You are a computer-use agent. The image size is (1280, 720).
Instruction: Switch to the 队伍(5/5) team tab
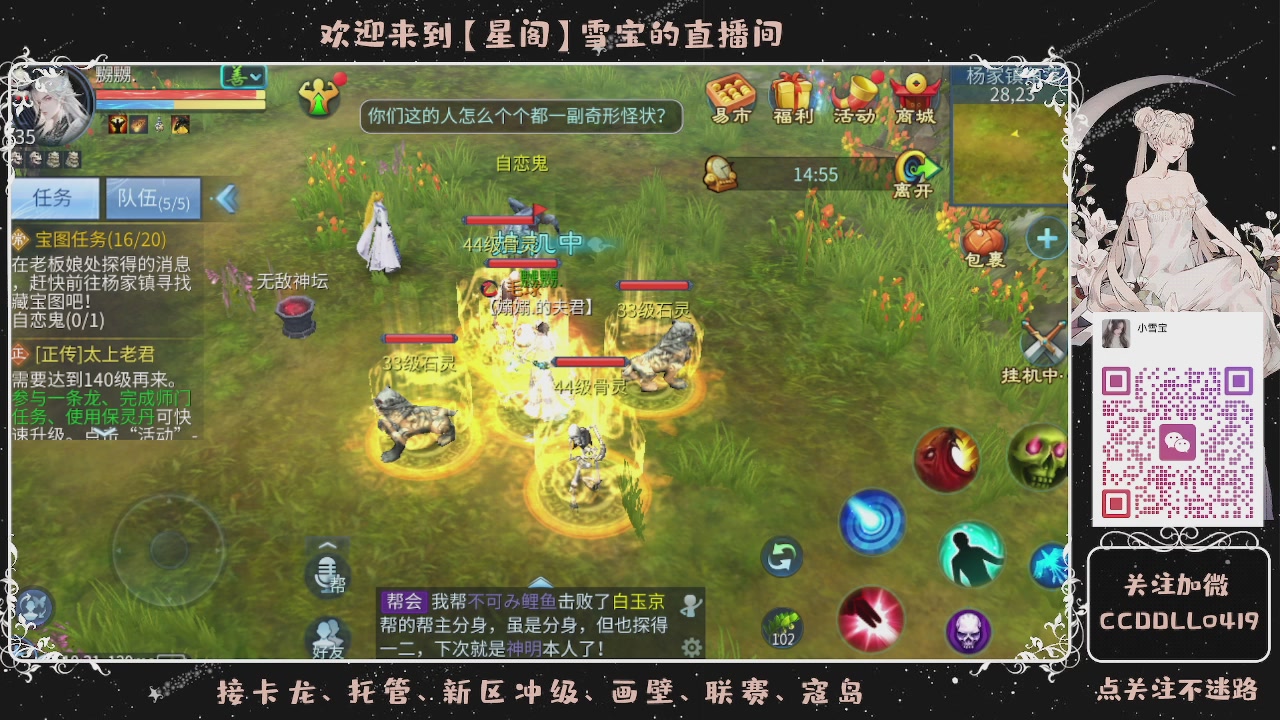click(x=153, y=197)
